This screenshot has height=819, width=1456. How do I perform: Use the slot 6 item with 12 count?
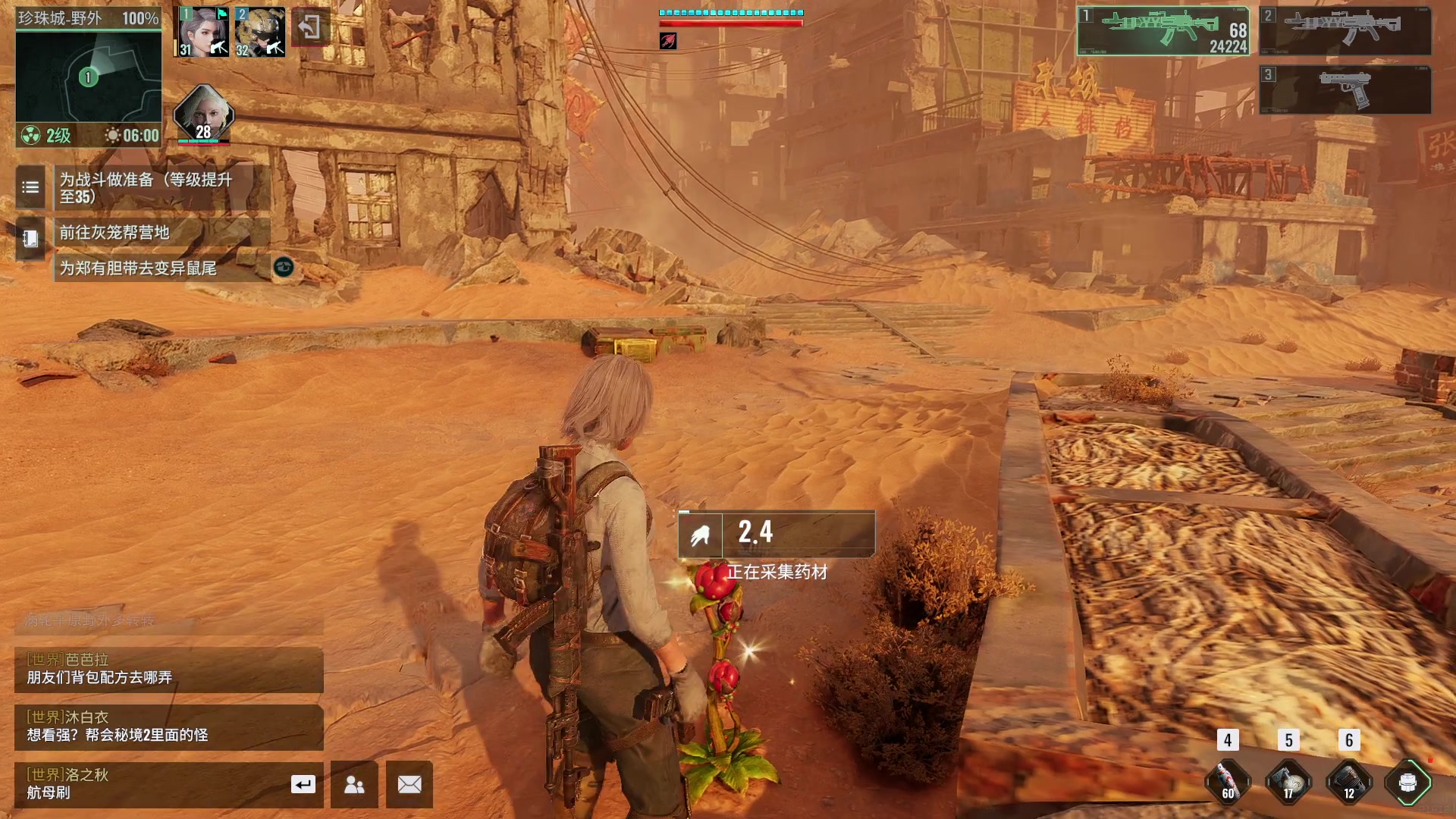[1349, 781]
